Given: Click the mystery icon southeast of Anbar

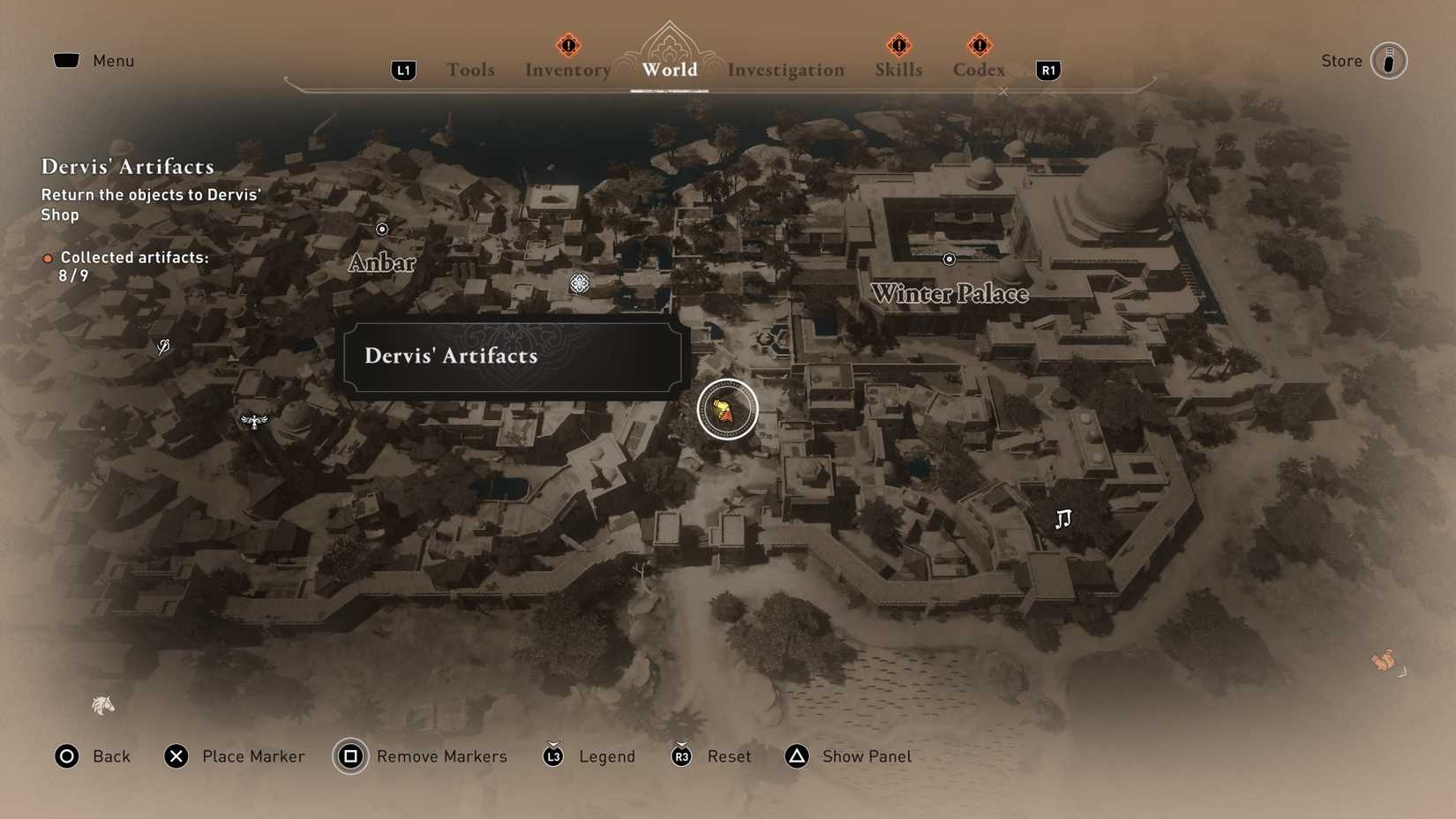Looking at the screenshot, I should coord(578,283).
